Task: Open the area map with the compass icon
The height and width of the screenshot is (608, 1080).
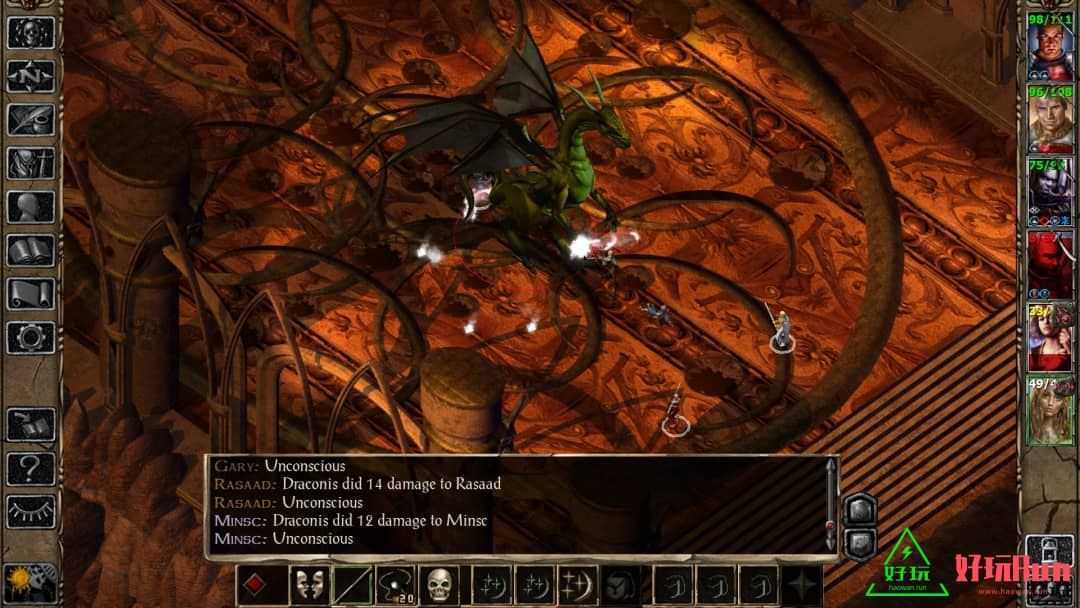Action: (31, 75)
